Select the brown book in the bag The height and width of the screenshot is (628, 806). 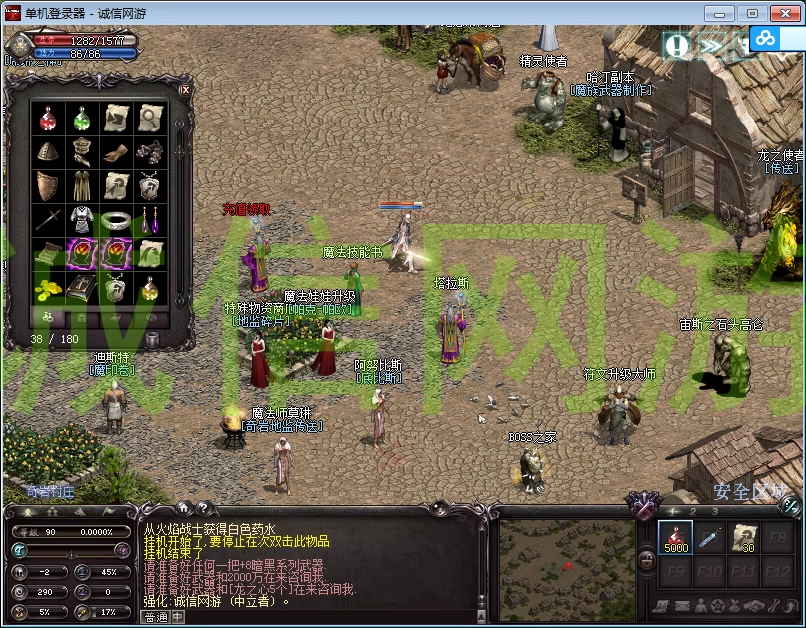pyautogui.click(x=81, y=287)
